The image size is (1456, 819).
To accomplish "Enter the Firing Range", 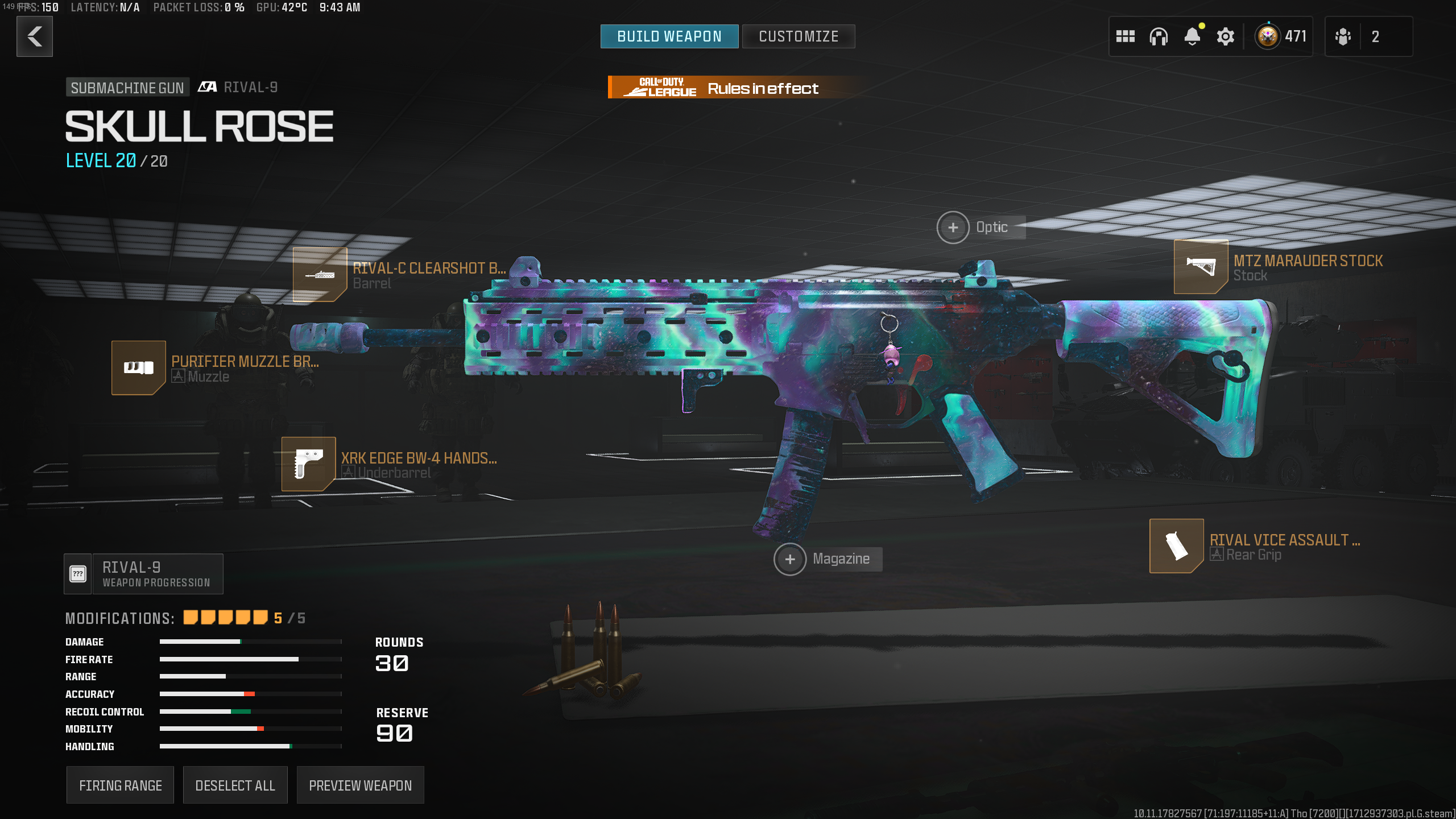I will pyautogui.click(x=120, y=785).
